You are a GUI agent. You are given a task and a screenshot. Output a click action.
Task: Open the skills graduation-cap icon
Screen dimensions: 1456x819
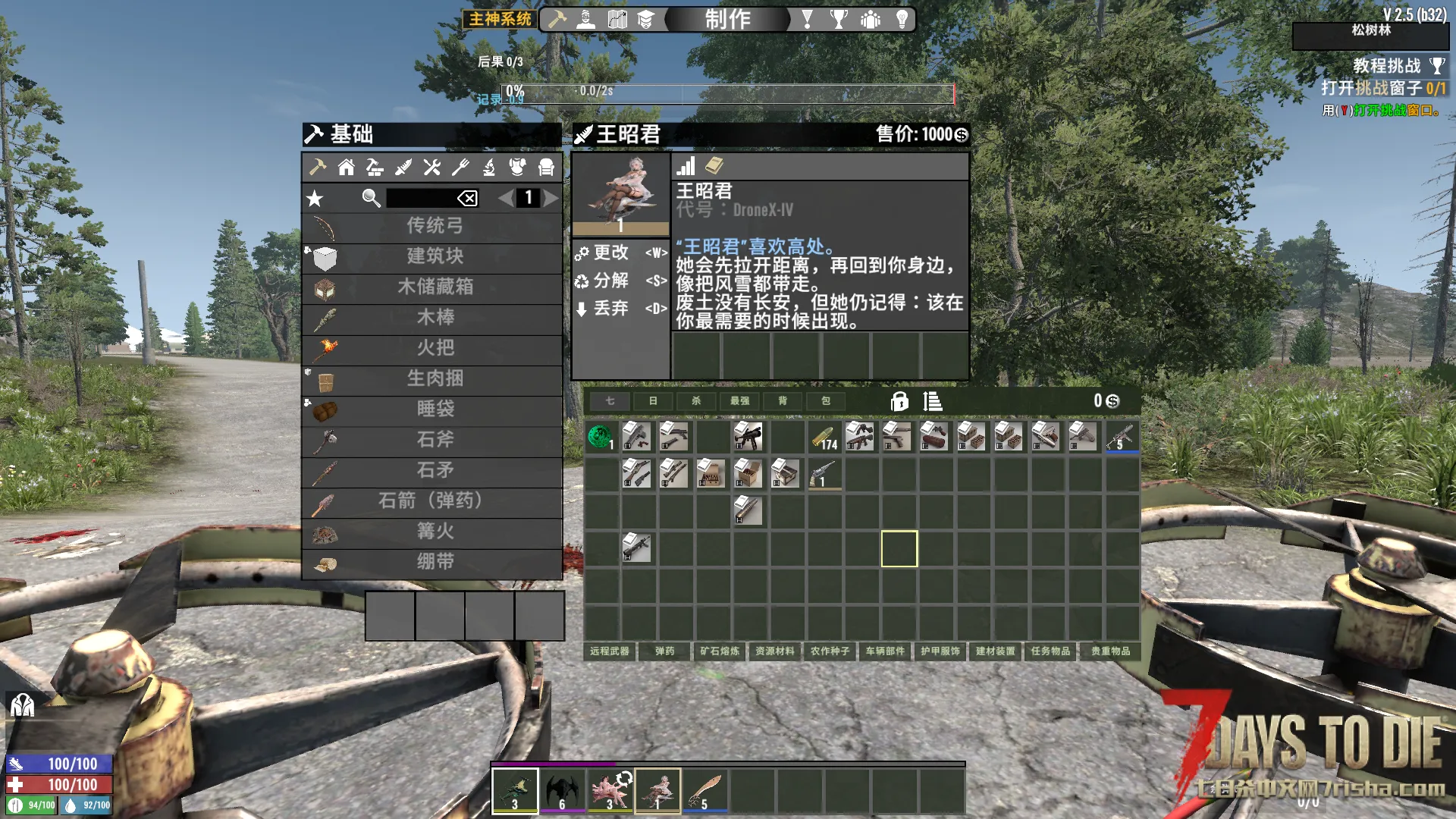[645, 19]
